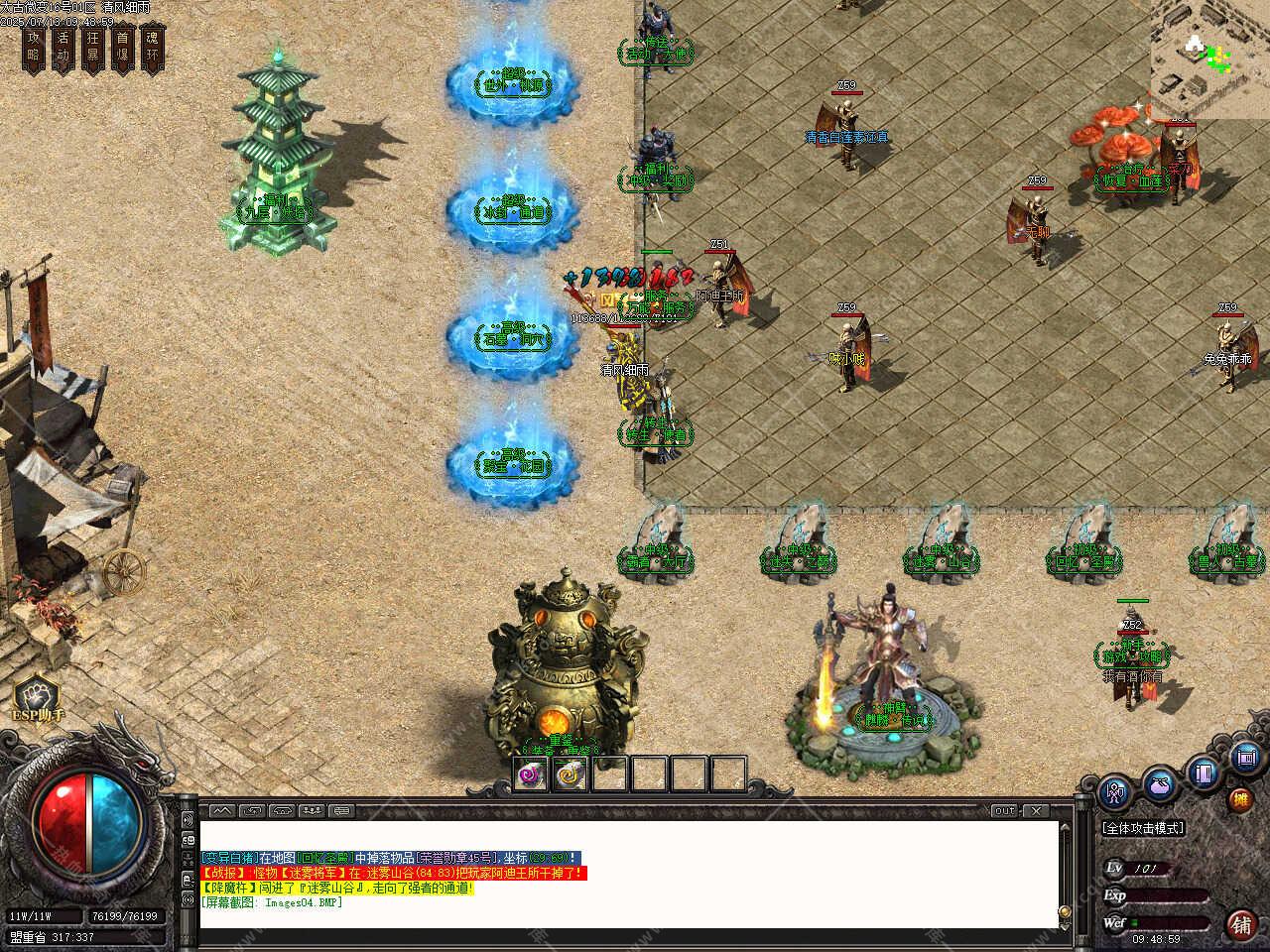Open the 攻略 guide banner
The image size is (1270, 952).
[35, 48]
